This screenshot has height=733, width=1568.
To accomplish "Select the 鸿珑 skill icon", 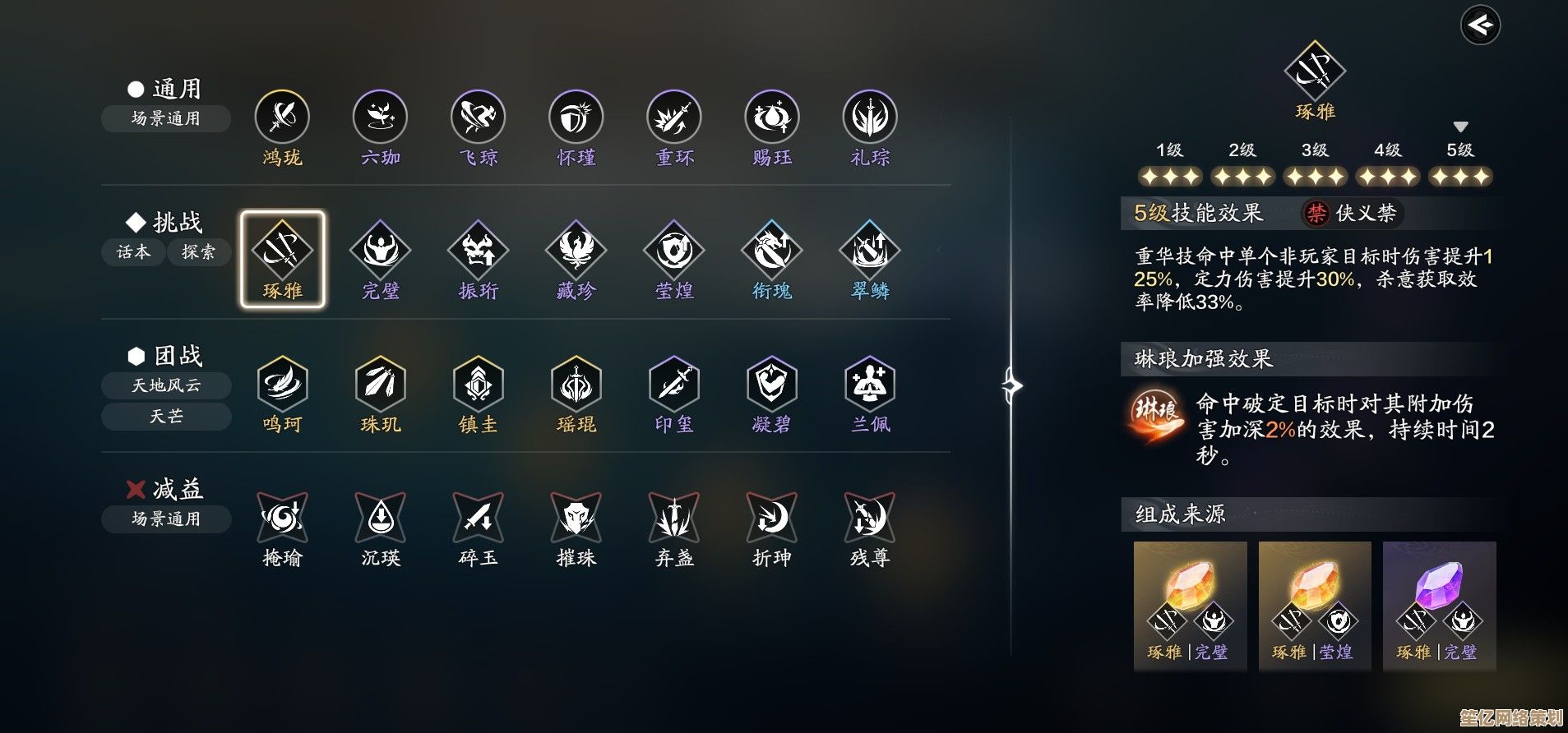I will [282, 118].
